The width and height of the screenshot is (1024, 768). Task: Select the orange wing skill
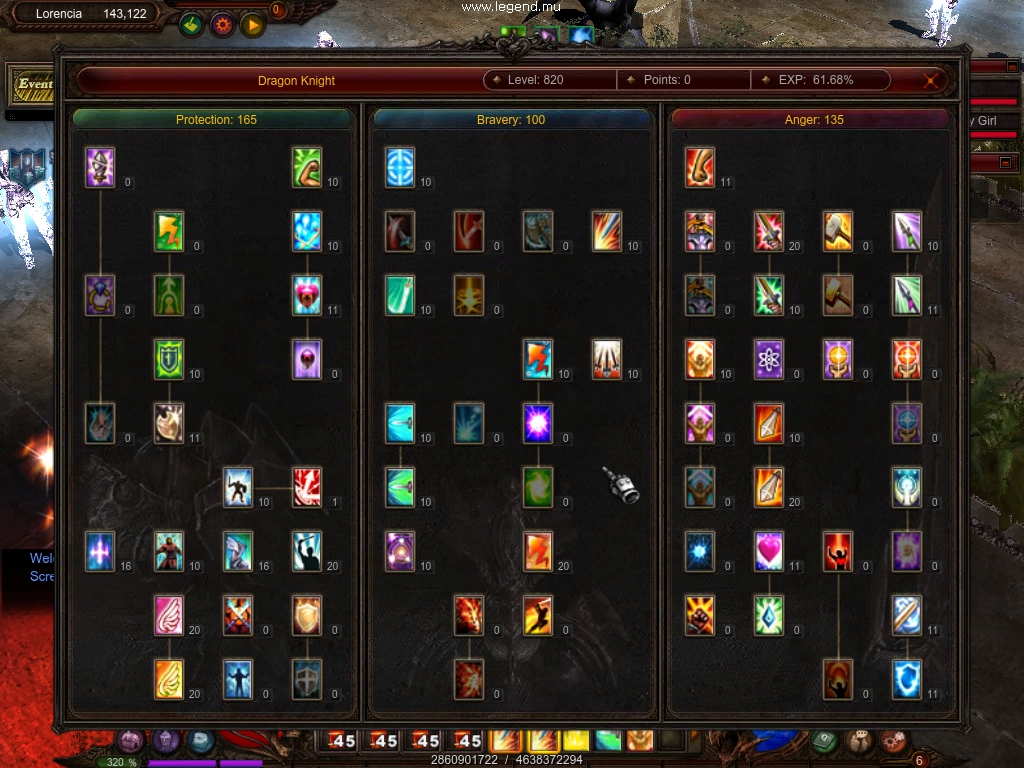[169, 679]
